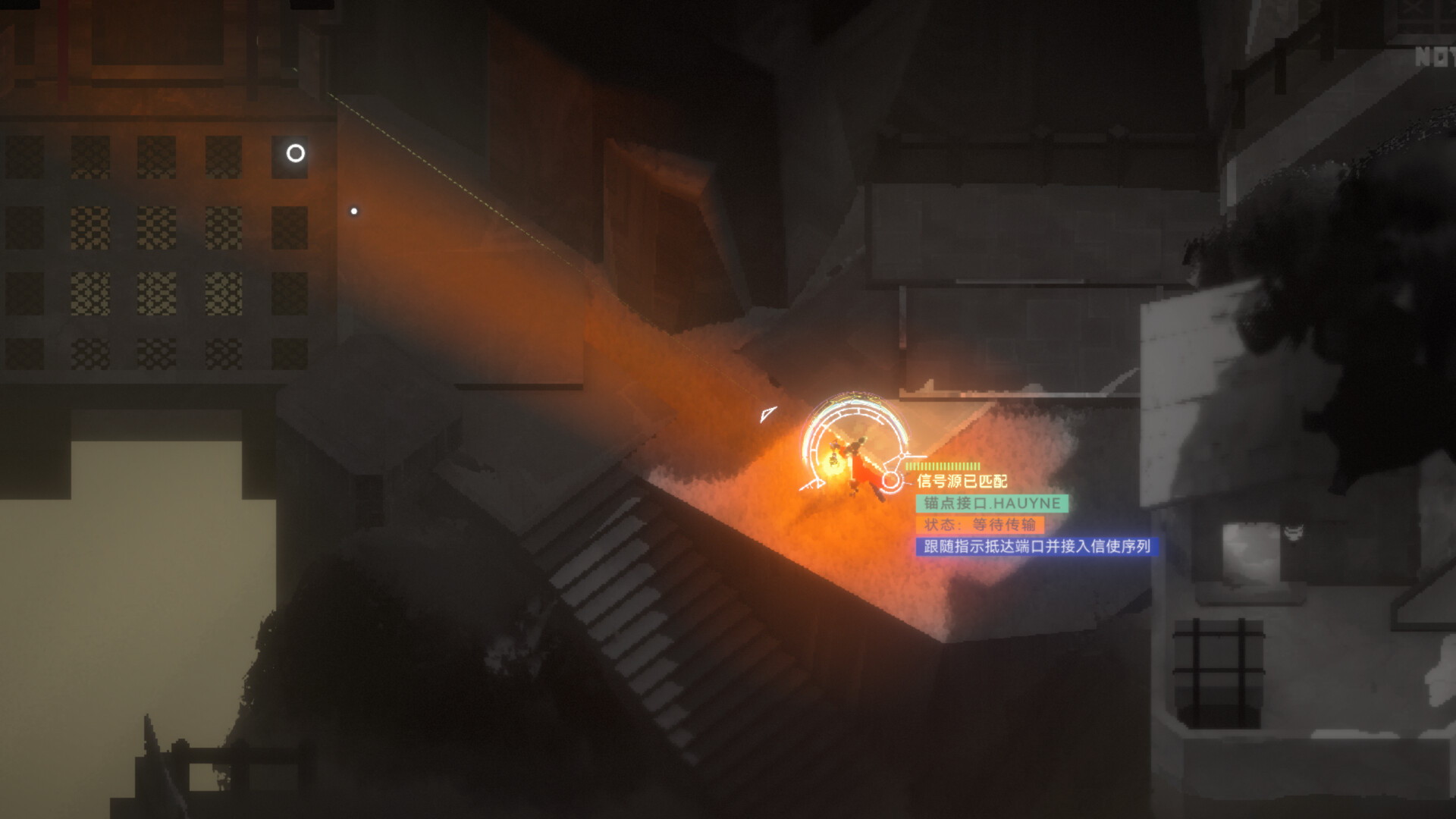This screenshot has width=1456, height=819.
Task: Click the white ring symbol on the dark building
Action: [294, 155]
